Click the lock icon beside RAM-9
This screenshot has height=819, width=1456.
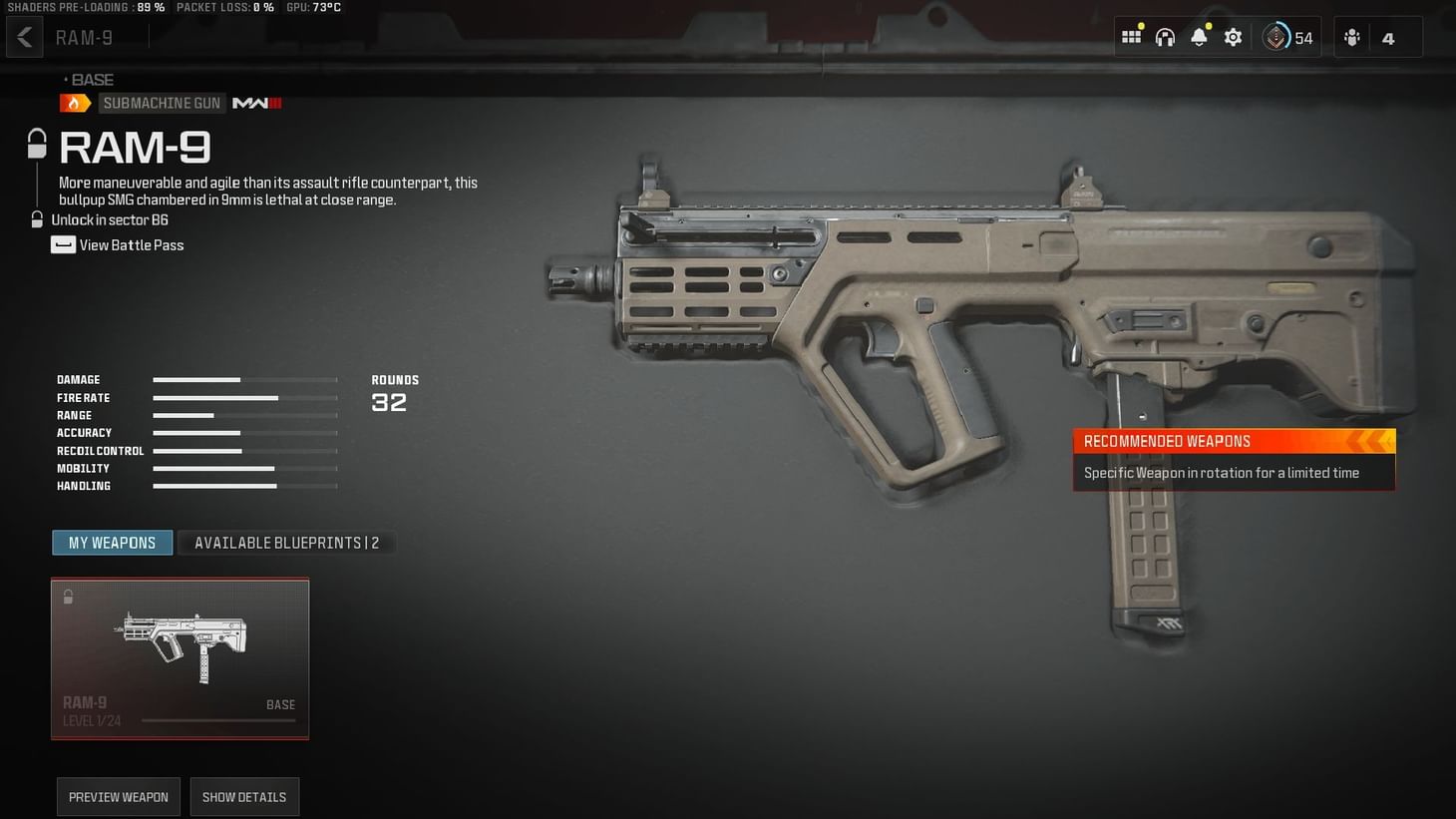point(36,143)
